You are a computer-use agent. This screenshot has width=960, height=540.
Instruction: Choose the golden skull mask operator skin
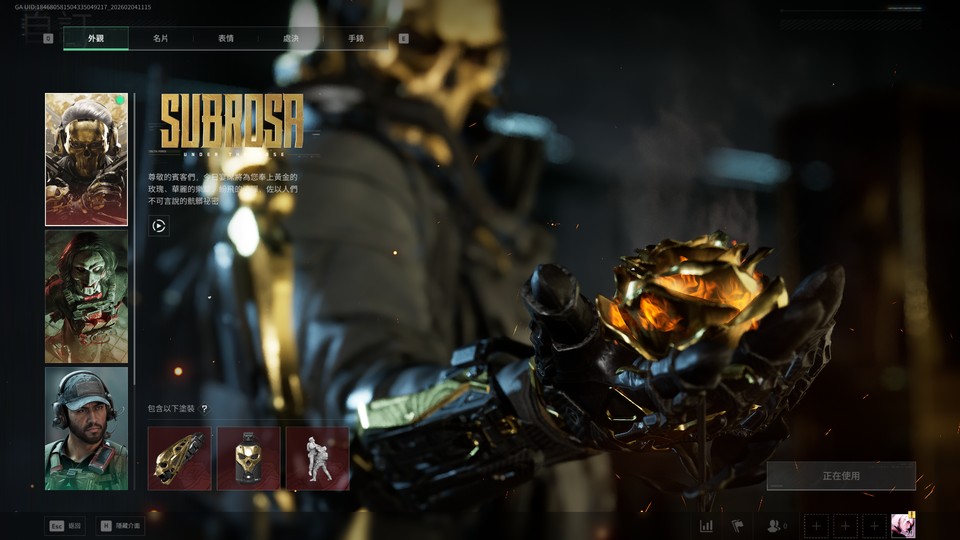point(86,160)
